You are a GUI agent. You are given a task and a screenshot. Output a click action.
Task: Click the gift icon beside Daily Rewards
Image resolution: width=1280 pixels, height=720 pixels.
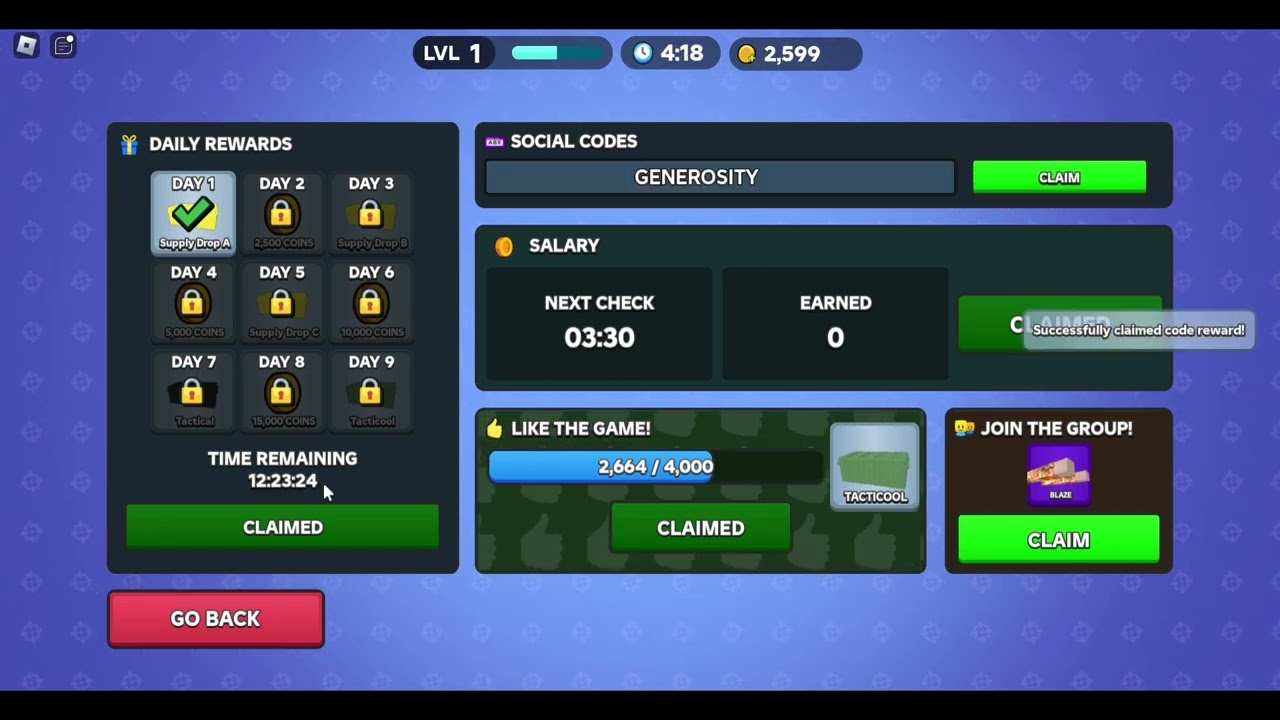(x=129, y=144)
